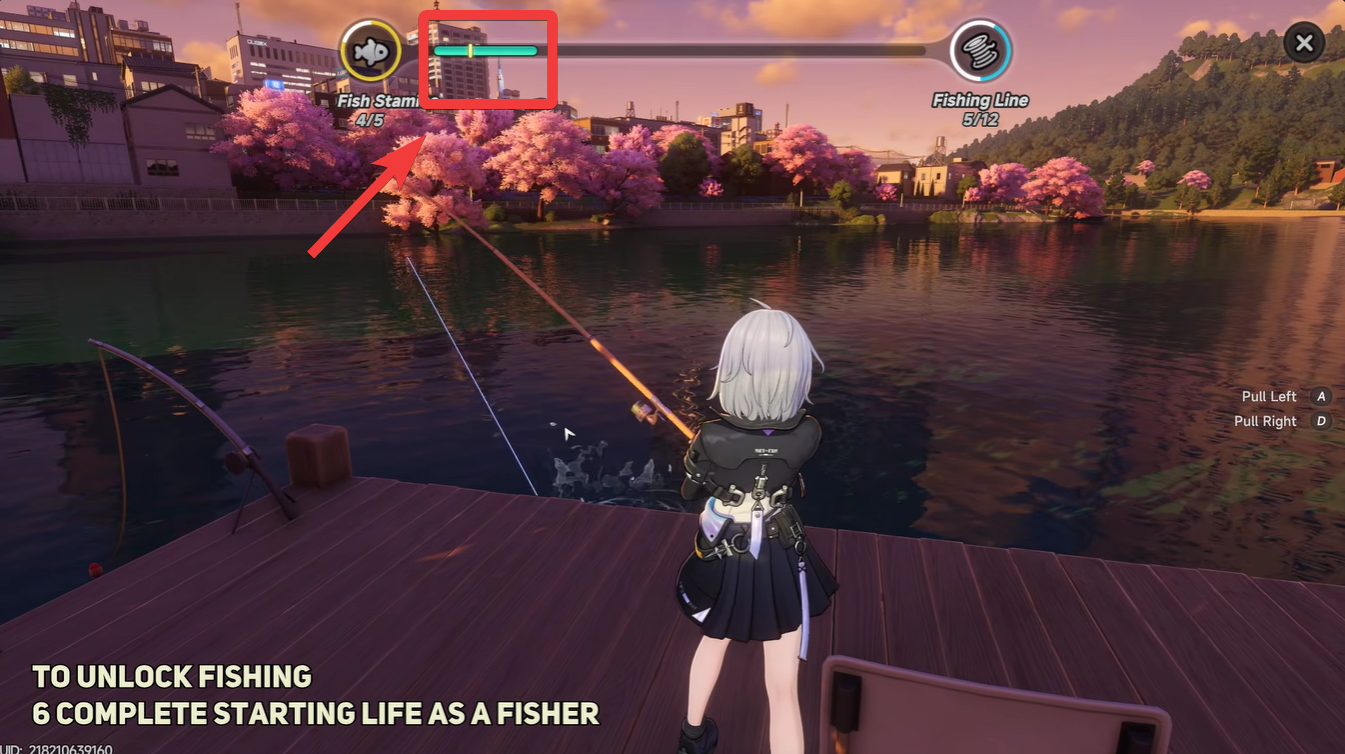Click the D key prompt icon
This screenshot has width=1345, height=754.
point(1321,421)
